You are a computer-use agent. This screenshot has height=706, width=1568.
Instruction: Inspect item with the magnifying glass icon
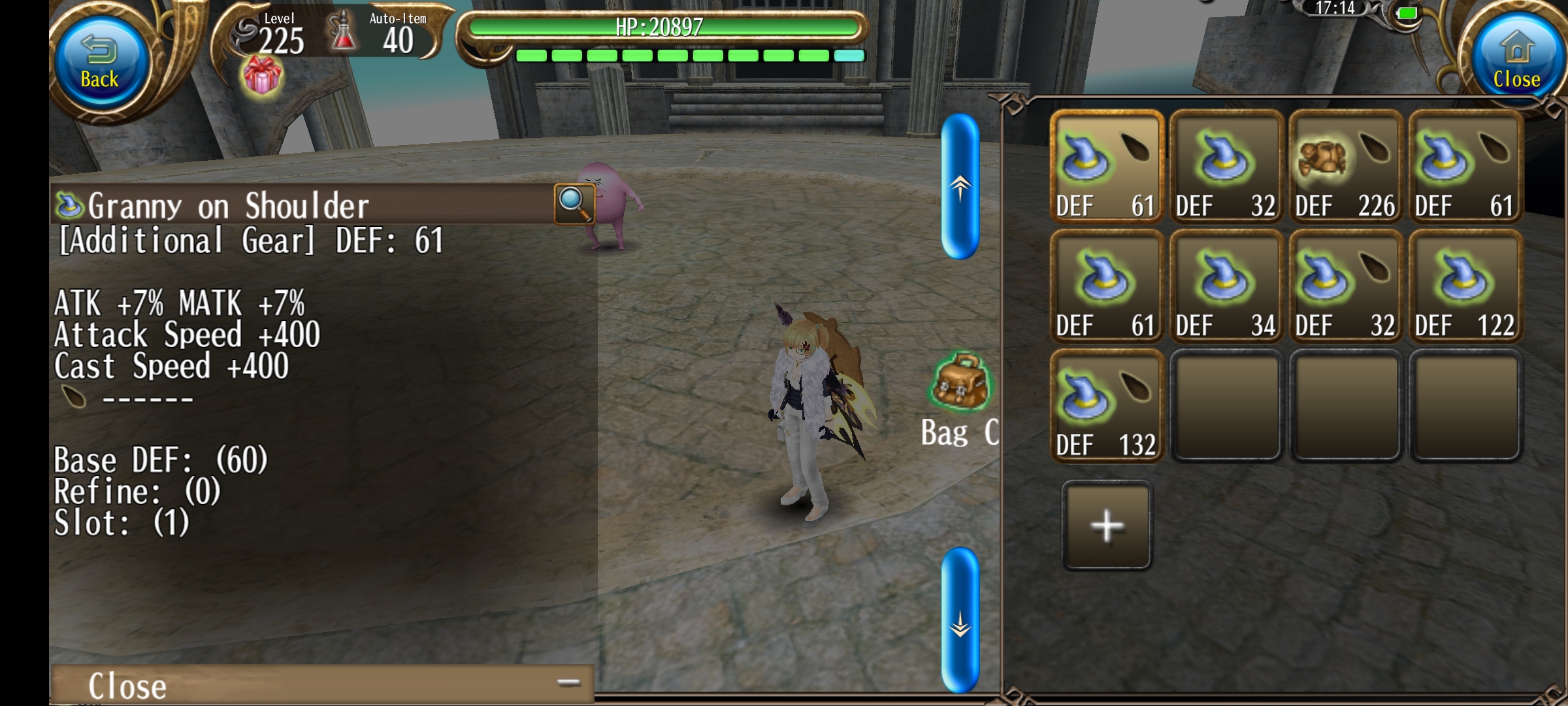[x=574, y=203]
